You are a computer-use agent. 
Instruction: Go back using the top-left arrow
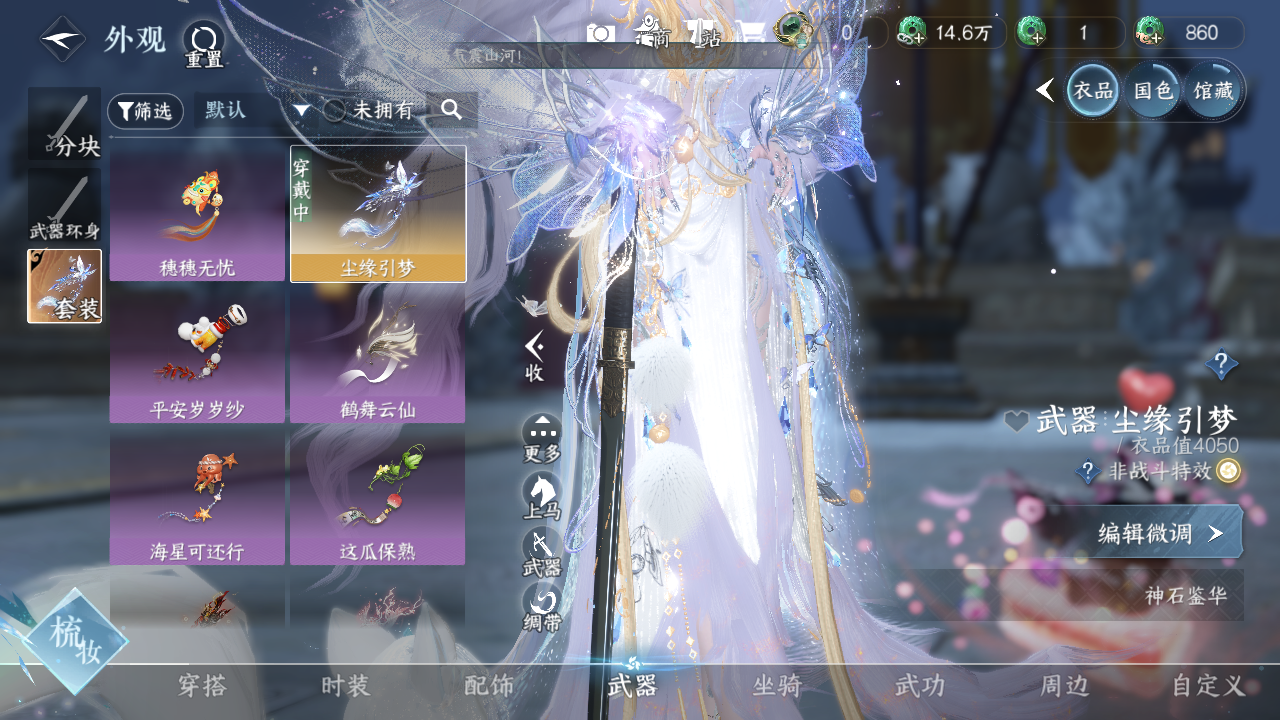pos(62,40)
